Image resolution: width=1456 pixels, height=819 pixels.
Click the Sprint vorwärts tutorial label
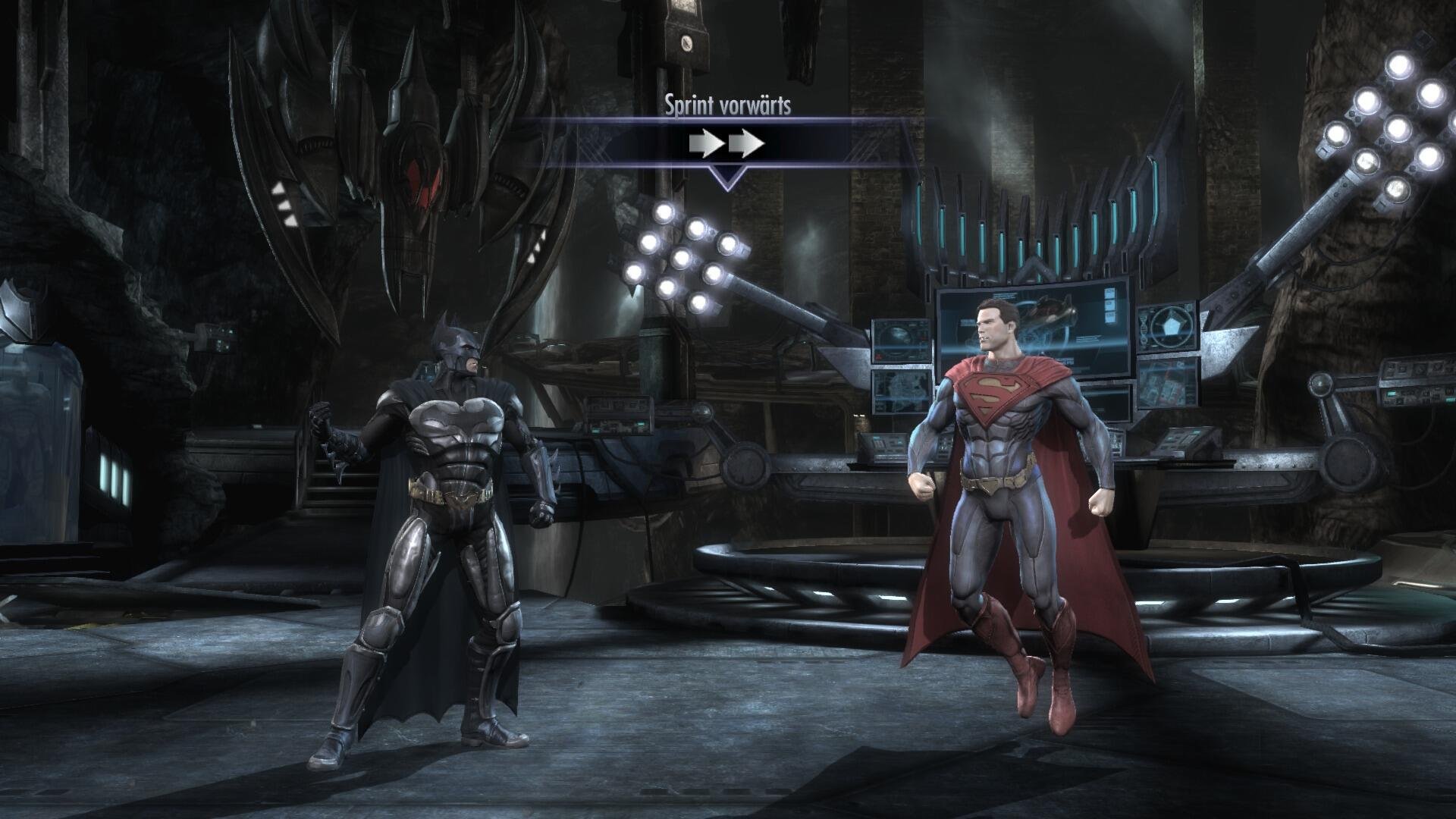coord(729,104)
